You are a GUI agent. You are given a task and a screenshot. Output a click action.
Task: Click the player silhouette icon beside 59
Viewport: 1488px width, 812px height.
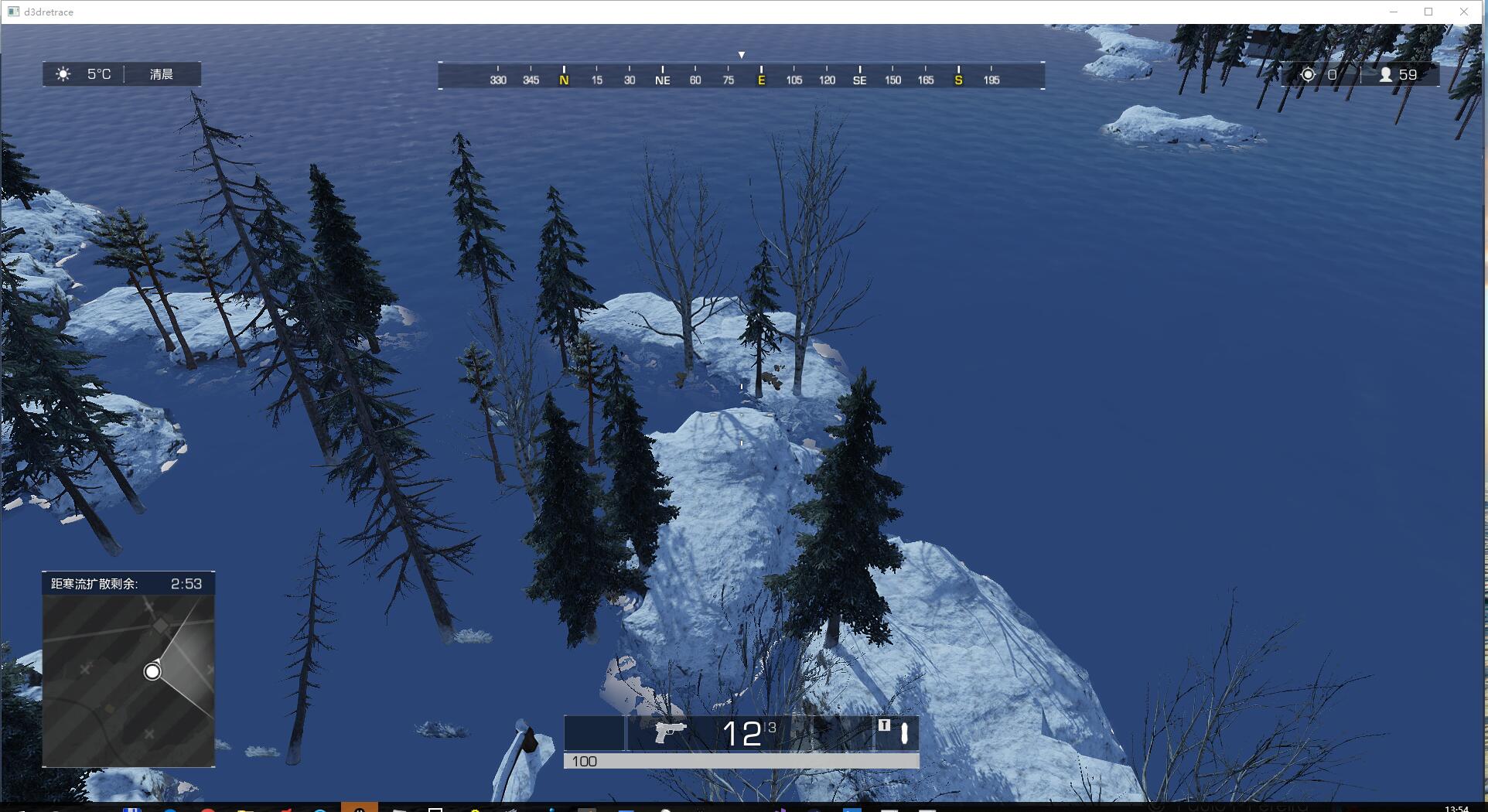click(x=1384, y=74)
